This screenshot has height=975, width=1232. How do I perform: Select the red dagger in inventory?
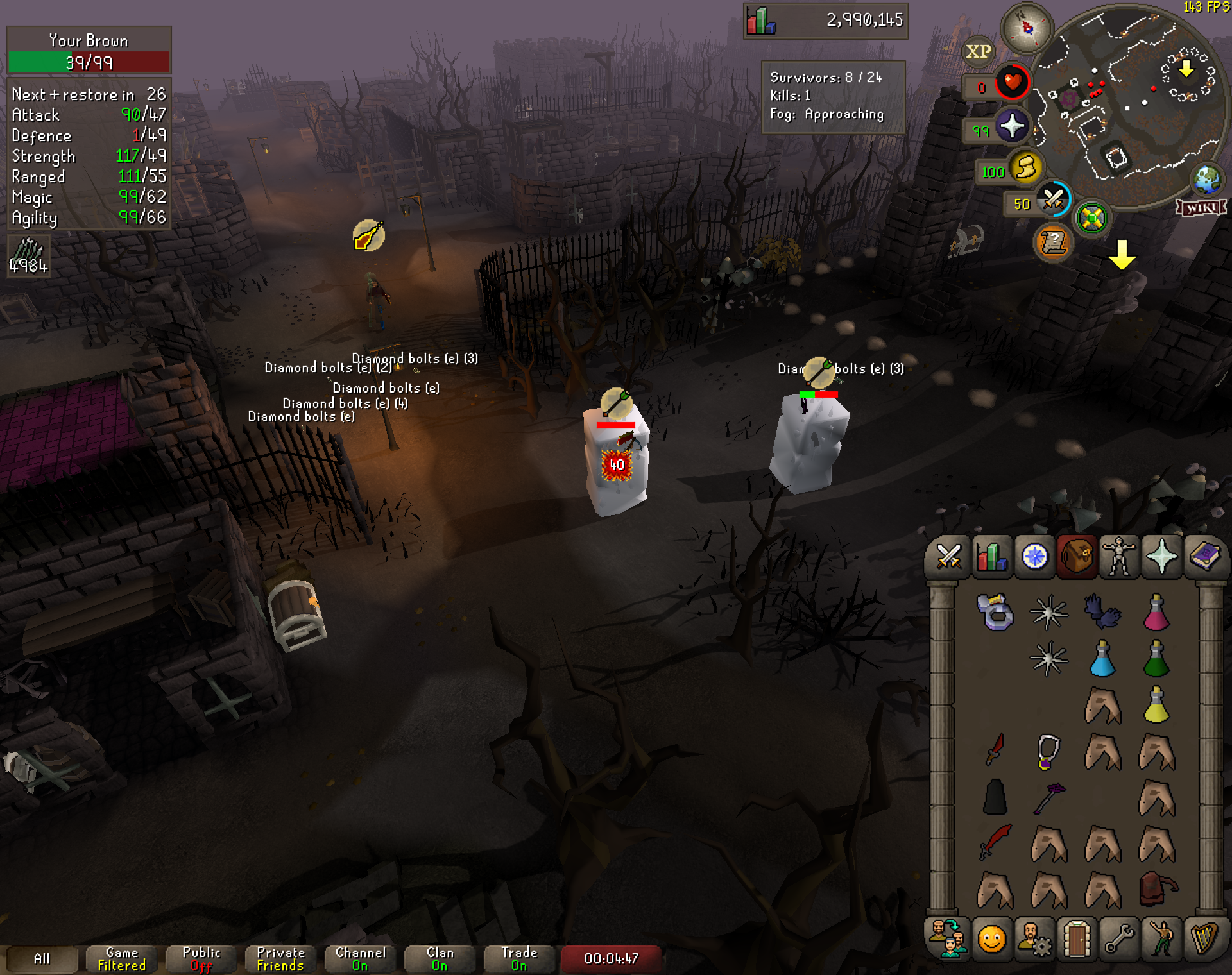click(x=995, y=749)
